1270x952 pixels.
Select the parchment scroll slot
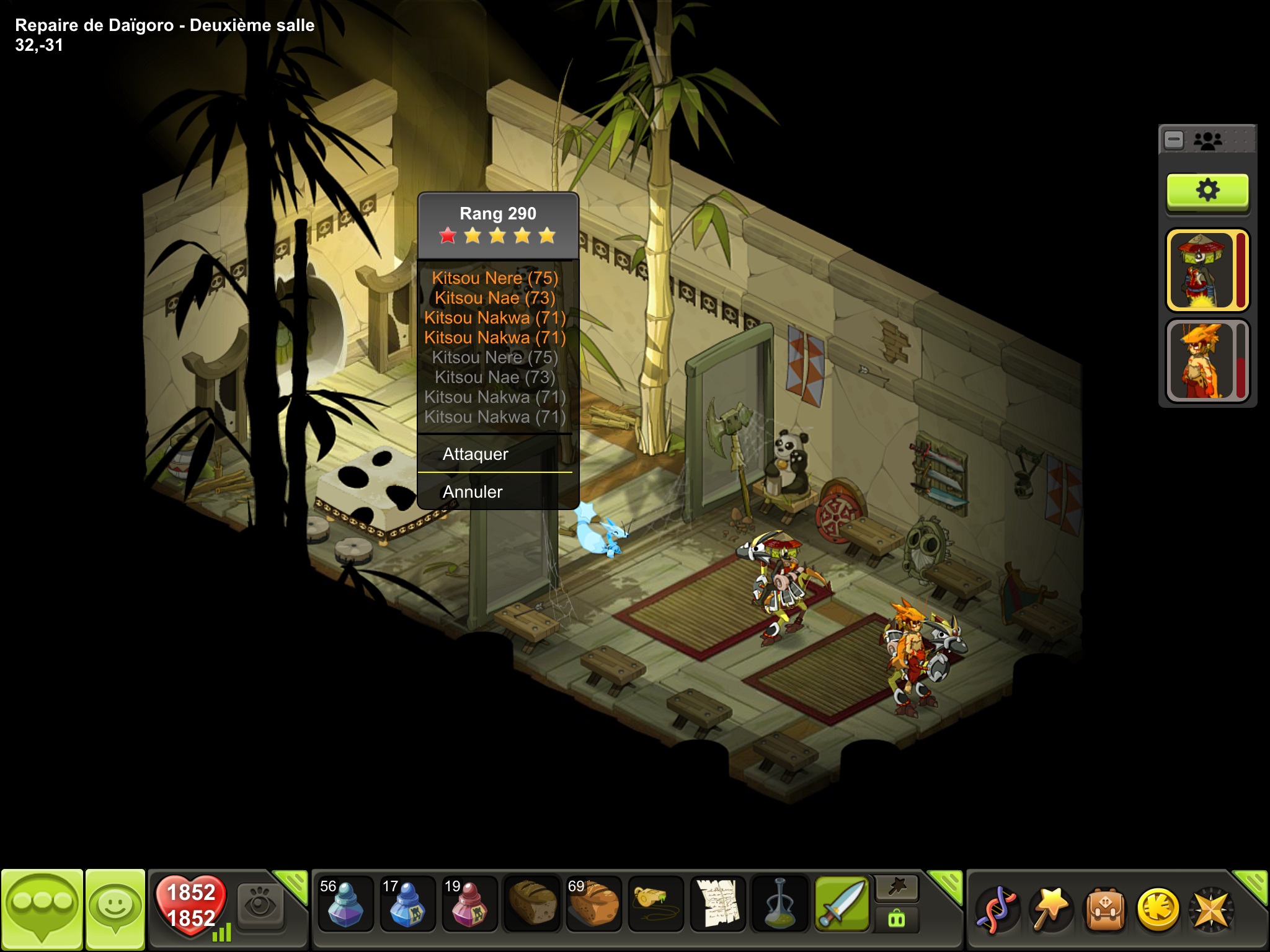717,903
